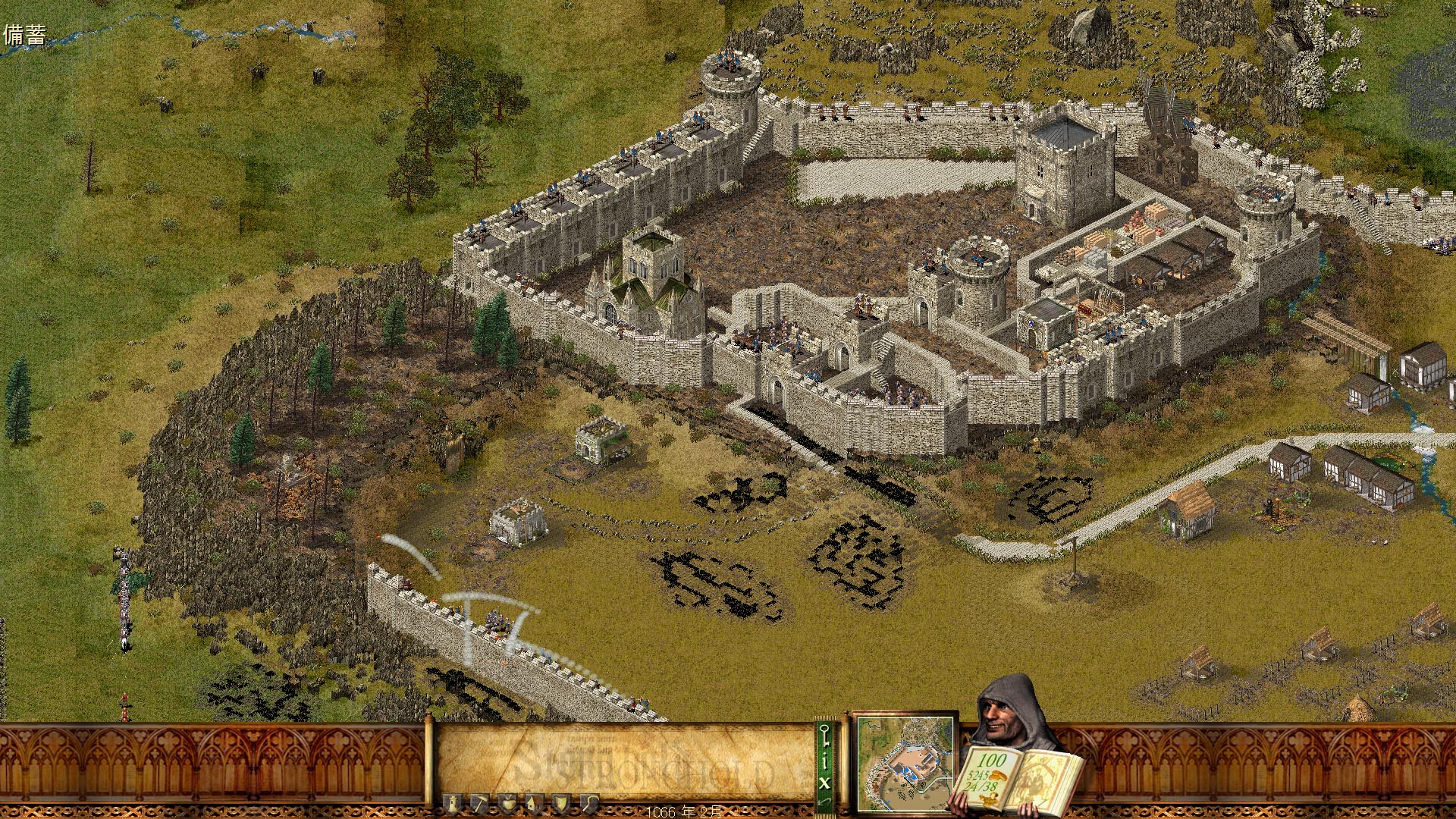Show the farm sickle building category

(x=589, y=803)
